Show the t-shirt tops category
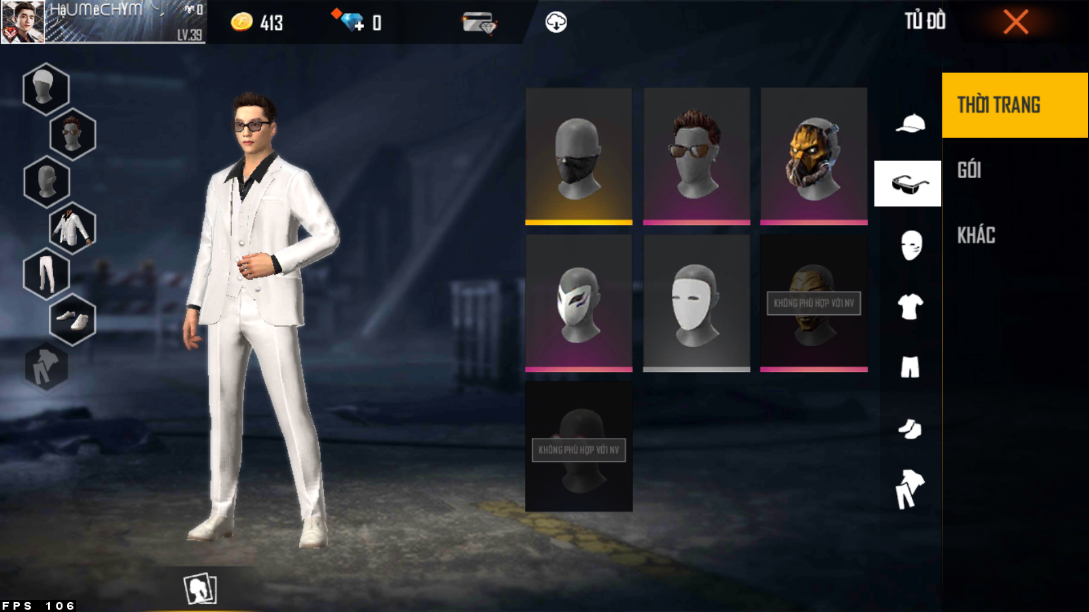 point(909,307)
